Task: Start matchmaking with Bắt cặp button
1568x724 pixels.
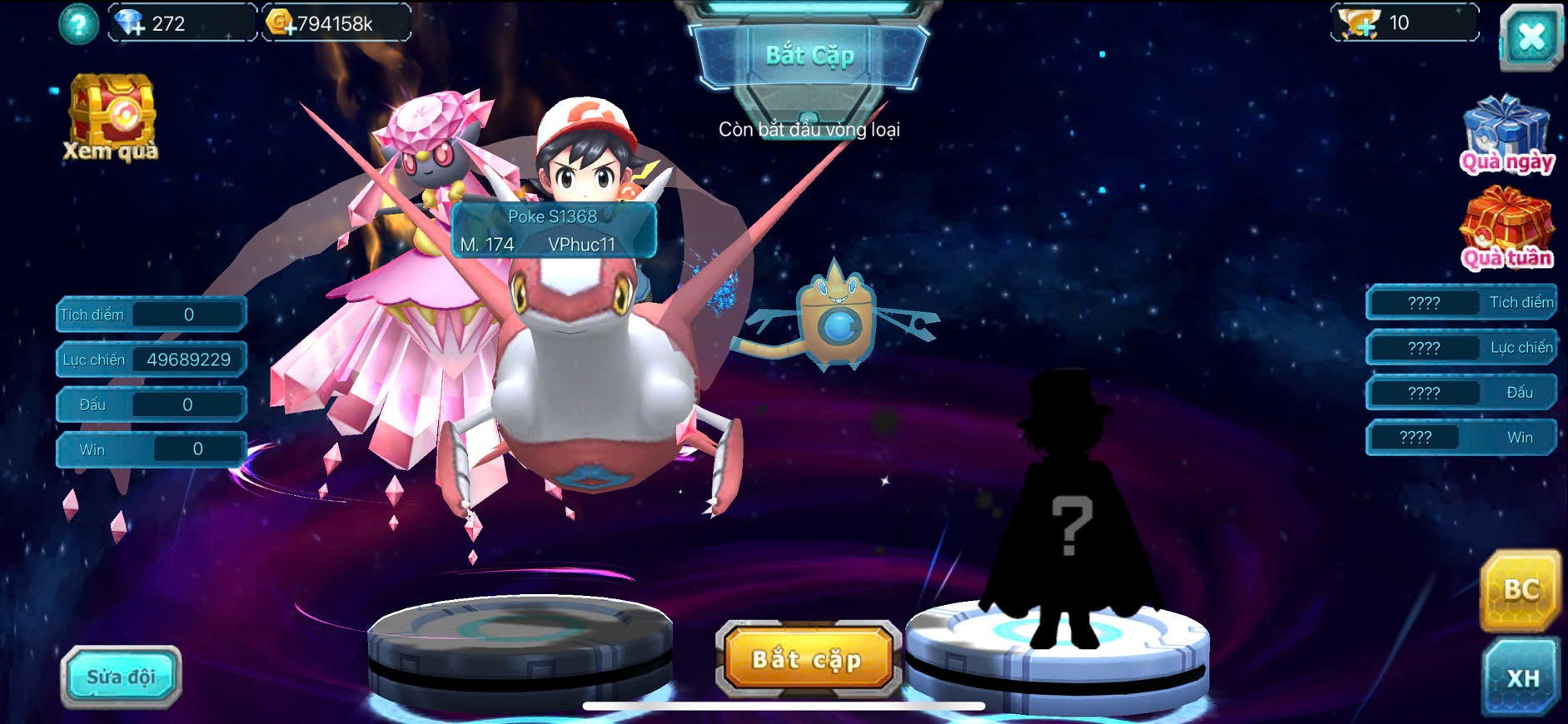Action: (x=807, y=659)
